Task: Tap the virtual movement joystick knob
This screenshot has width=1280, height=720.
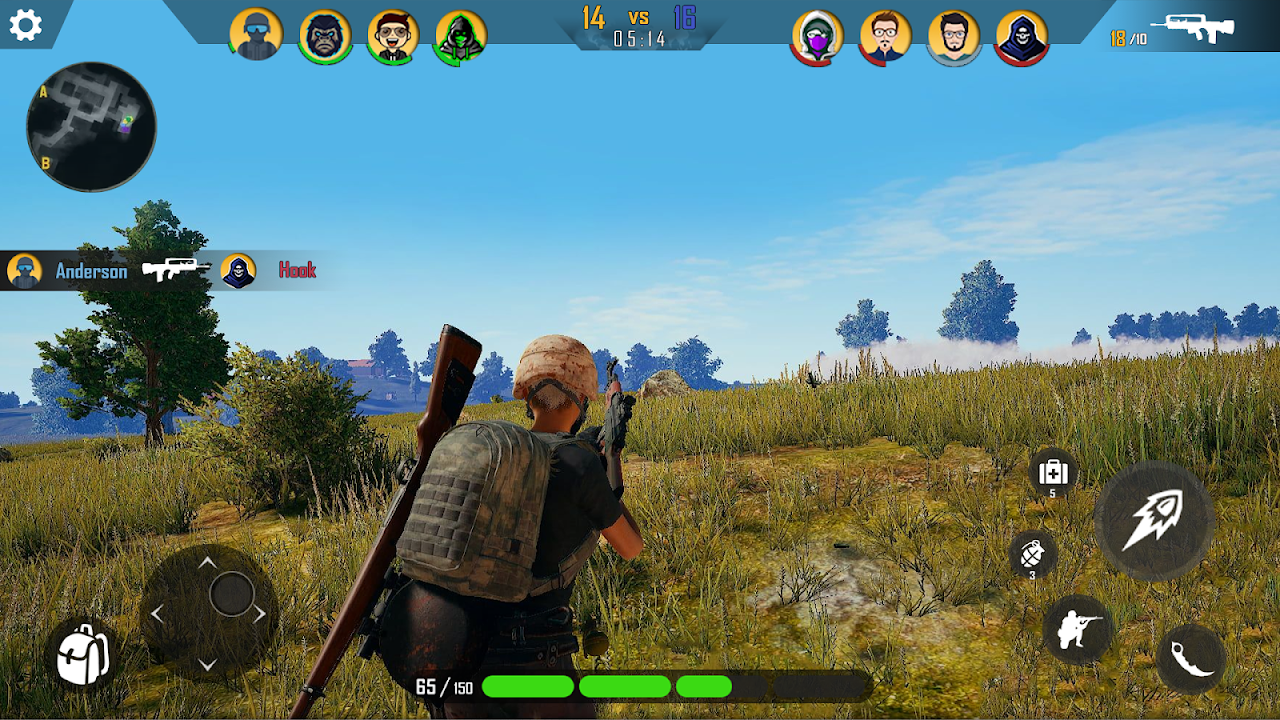Action: tap(232, 595)
